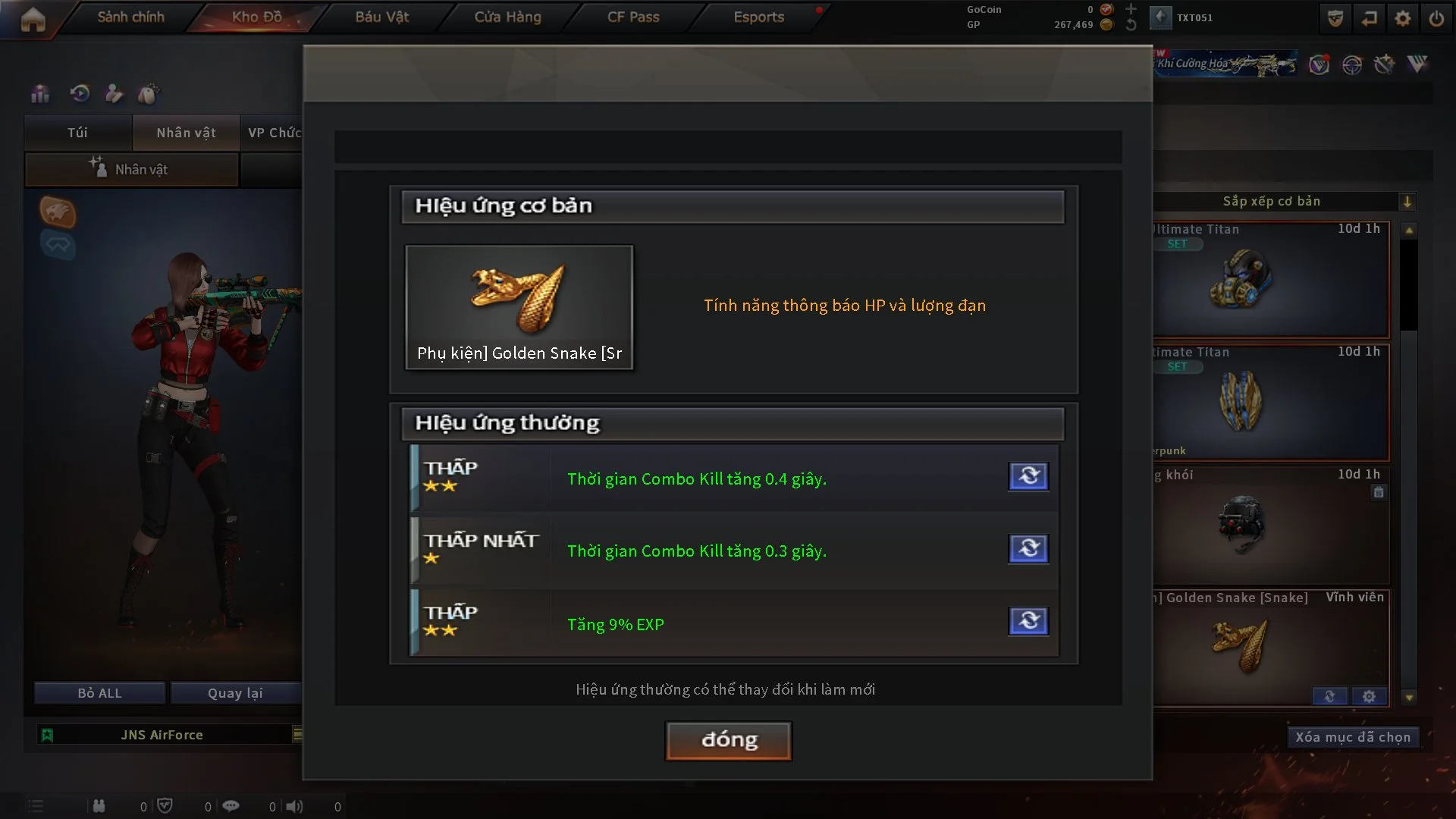
Task: Select the Golden Snake accessory thumbnail
Action: point(519,306)
